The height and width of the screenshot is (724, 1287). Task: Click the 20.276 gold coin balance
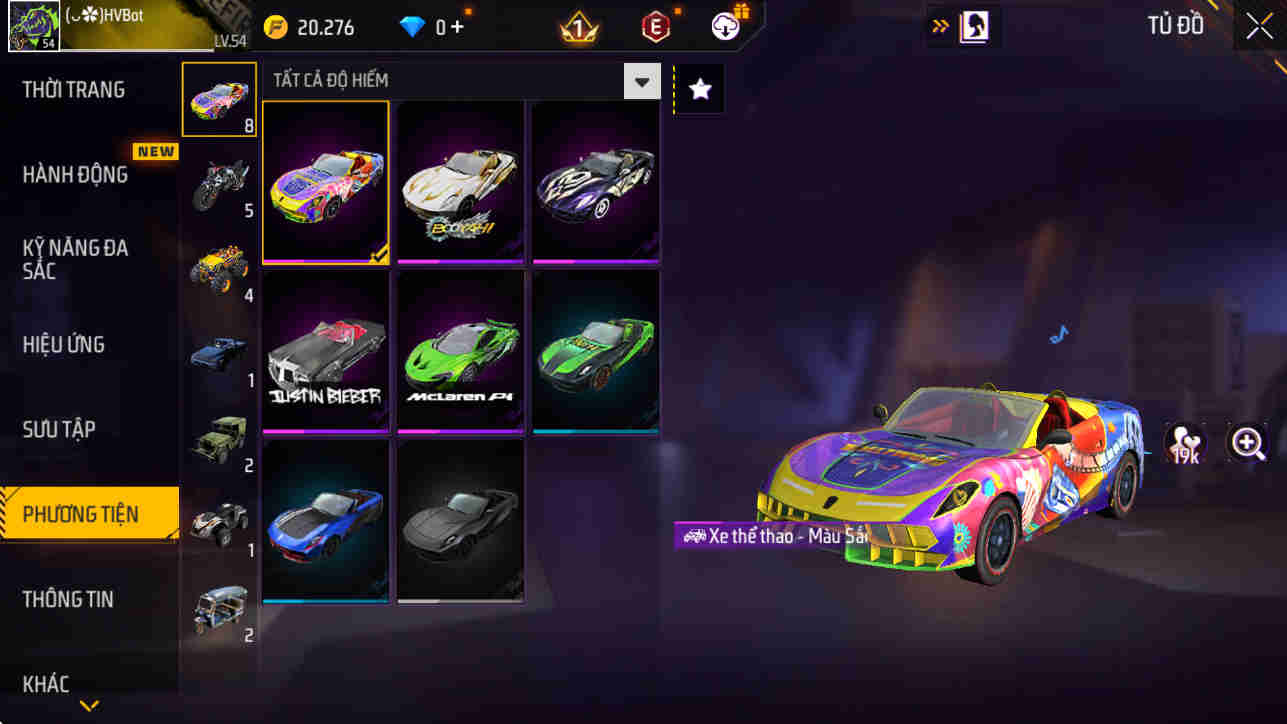pos(310,27)
